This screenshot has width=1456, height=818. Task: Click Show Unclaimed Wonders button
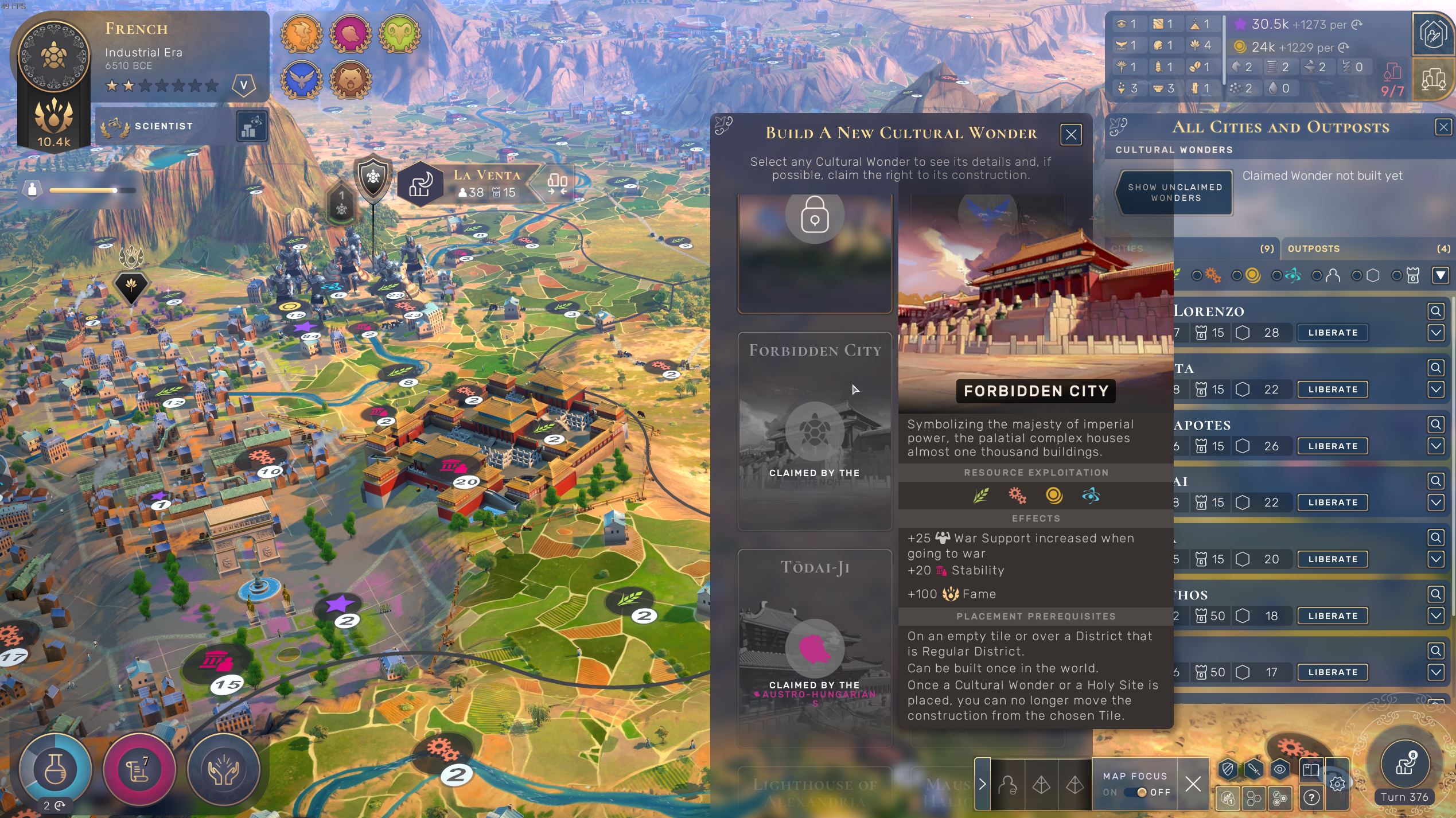[1175, 193]
